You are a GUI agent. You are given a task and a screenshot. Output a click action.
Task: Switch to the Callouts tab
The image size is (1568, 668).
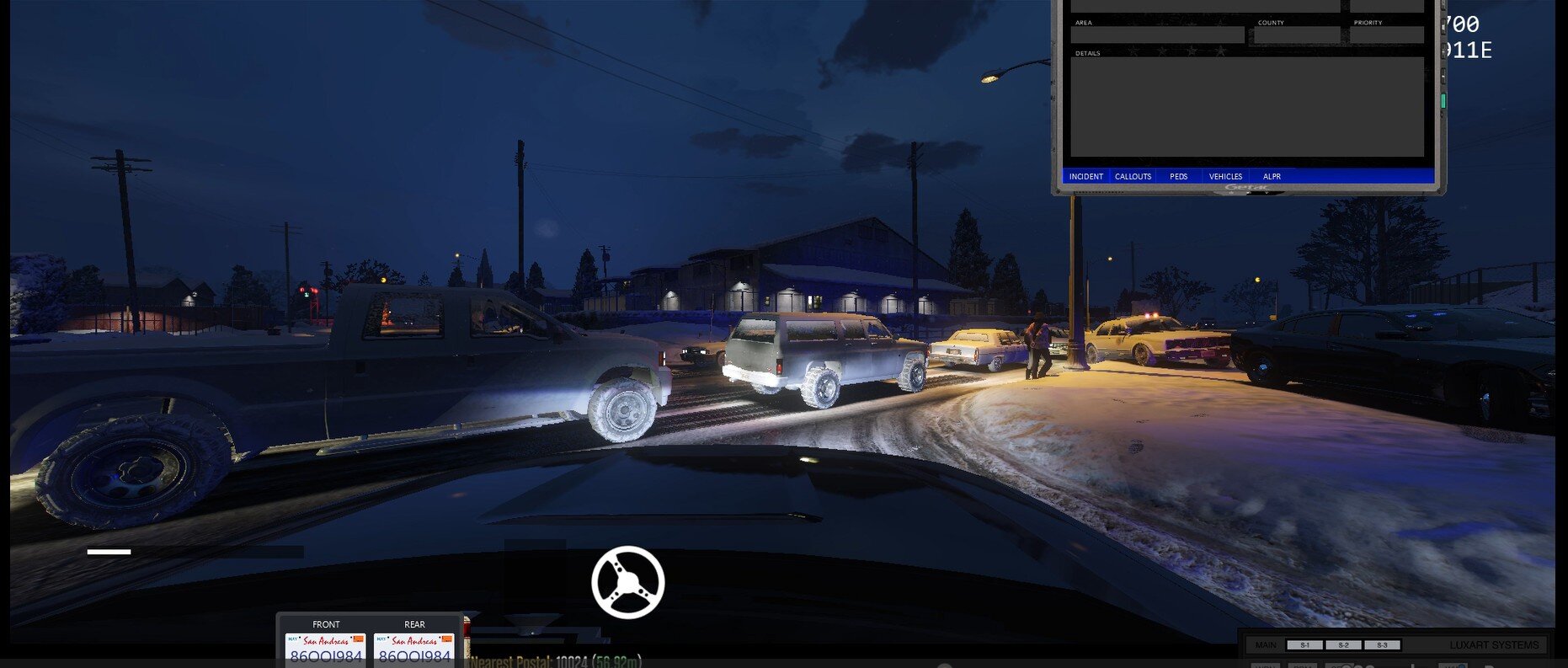click(x=1133, y=176)
